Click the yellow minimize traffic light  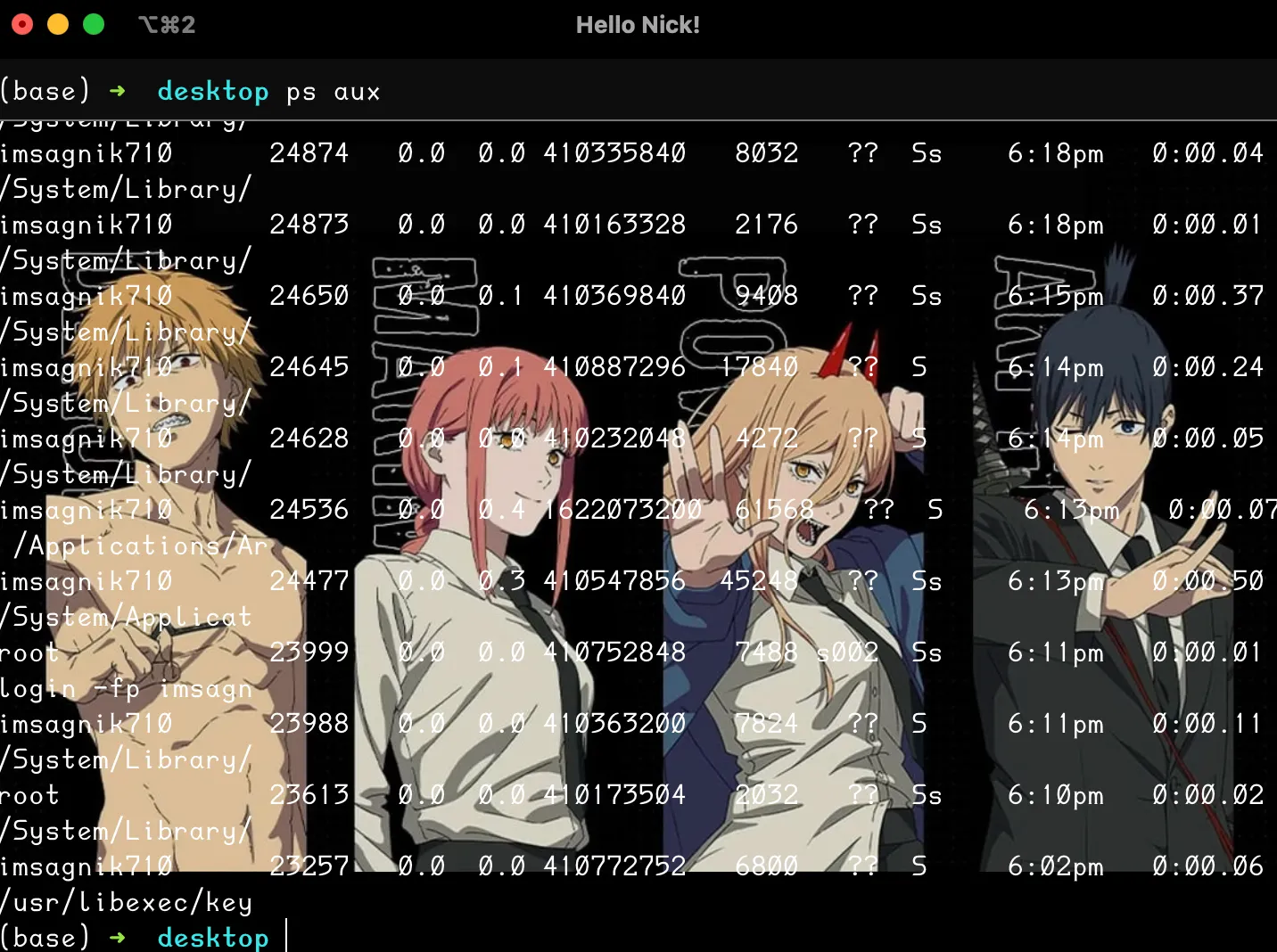coord(58,24)
